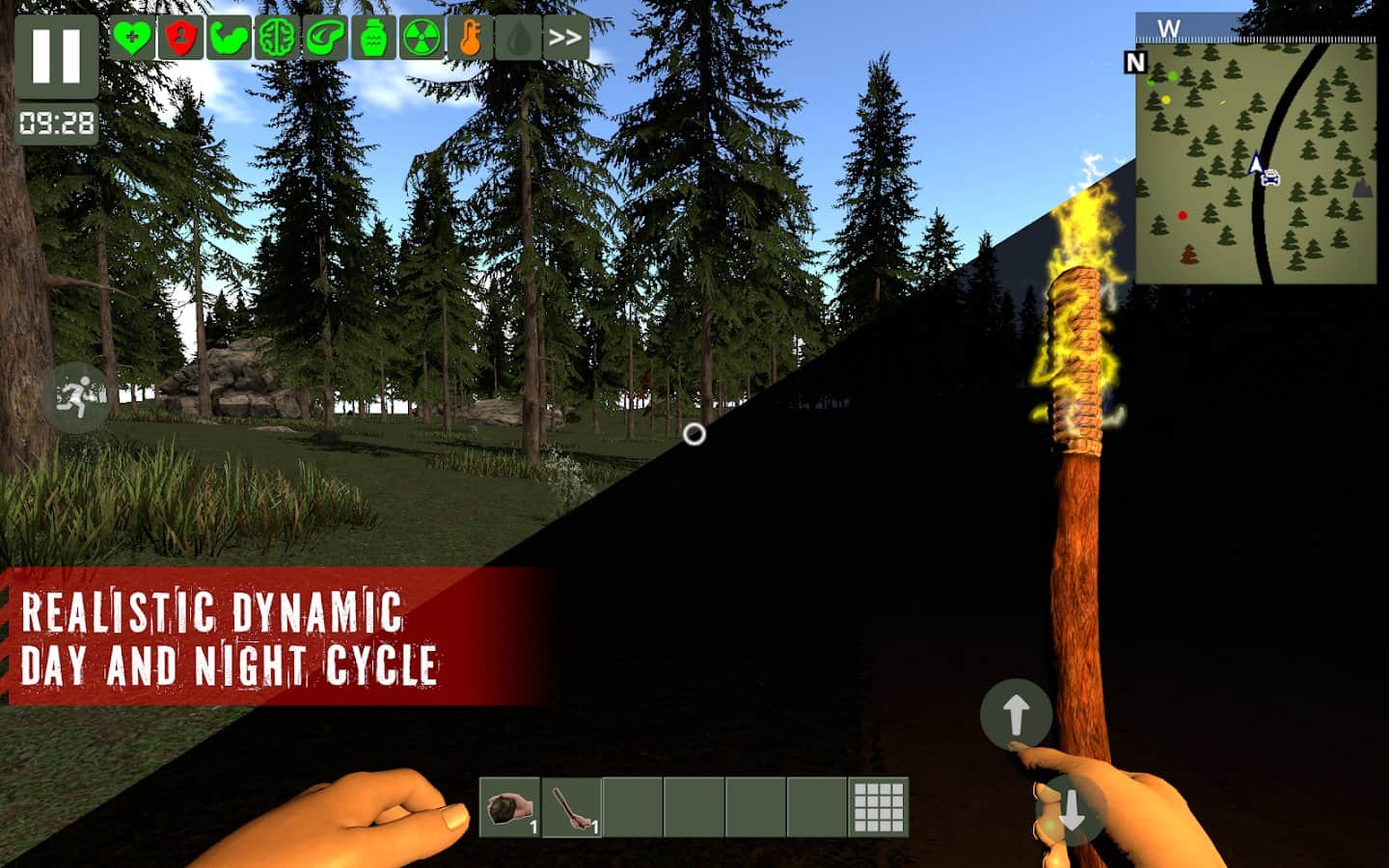Screen dimensions: 1389x868
Task: Open the inventory grid button
Action: click(x=879, y=807)
